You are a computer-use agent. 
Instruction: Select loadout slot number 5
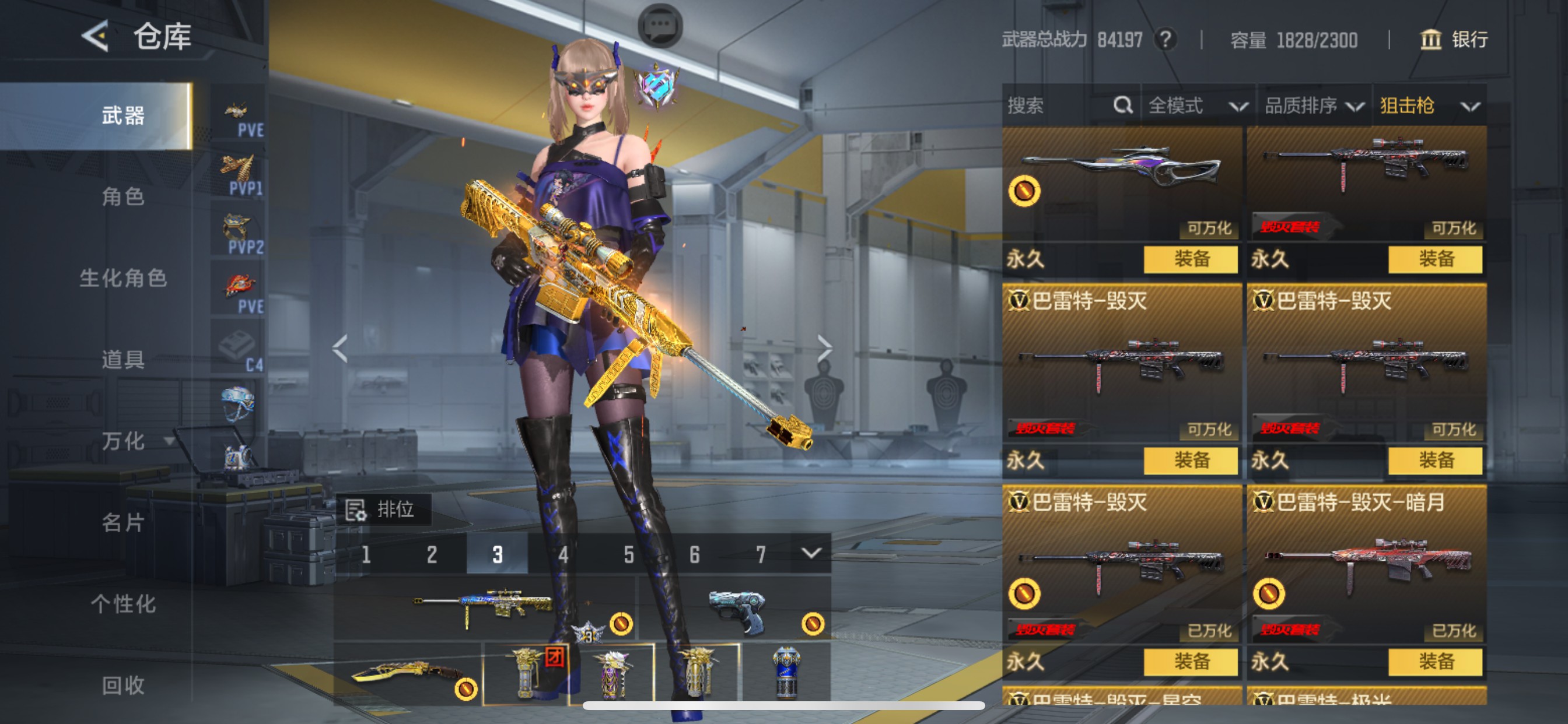pyautogui.click(x=629, y=554)
